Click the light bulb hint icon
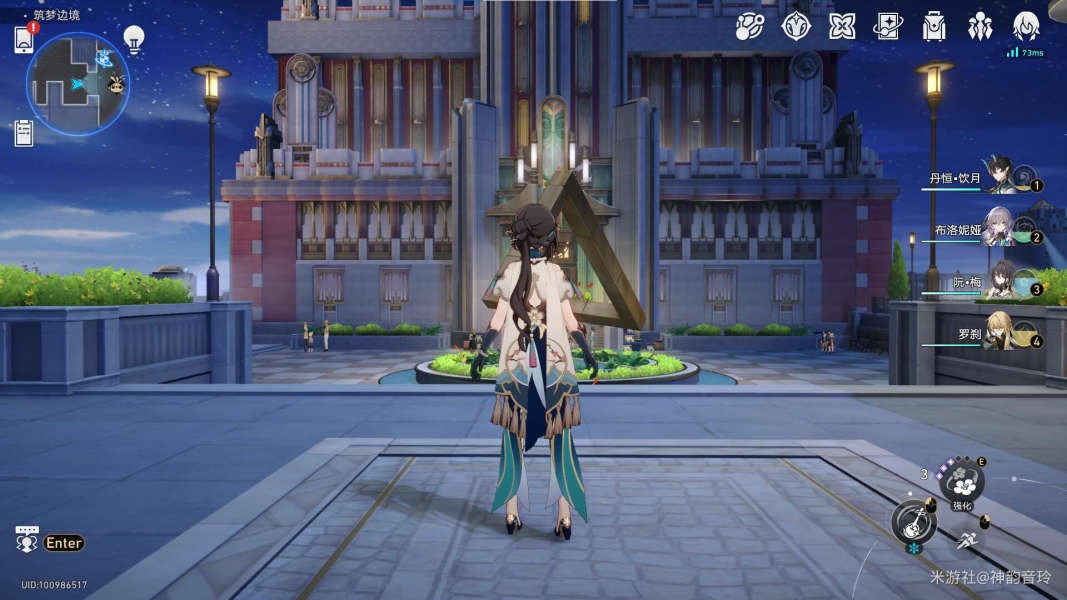 point(134,39)
